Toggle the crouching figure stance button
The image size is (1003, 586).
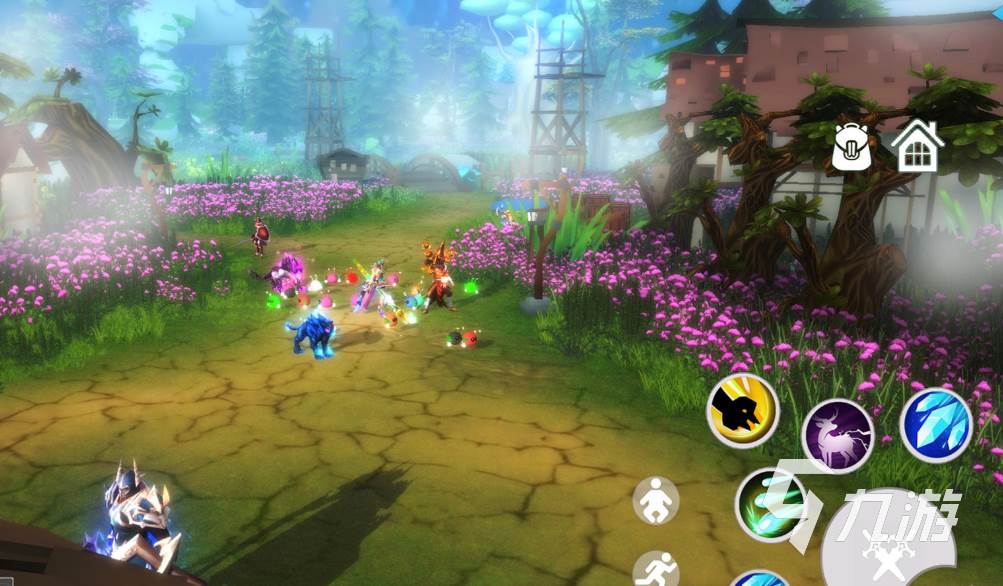(x=655, y=500)
